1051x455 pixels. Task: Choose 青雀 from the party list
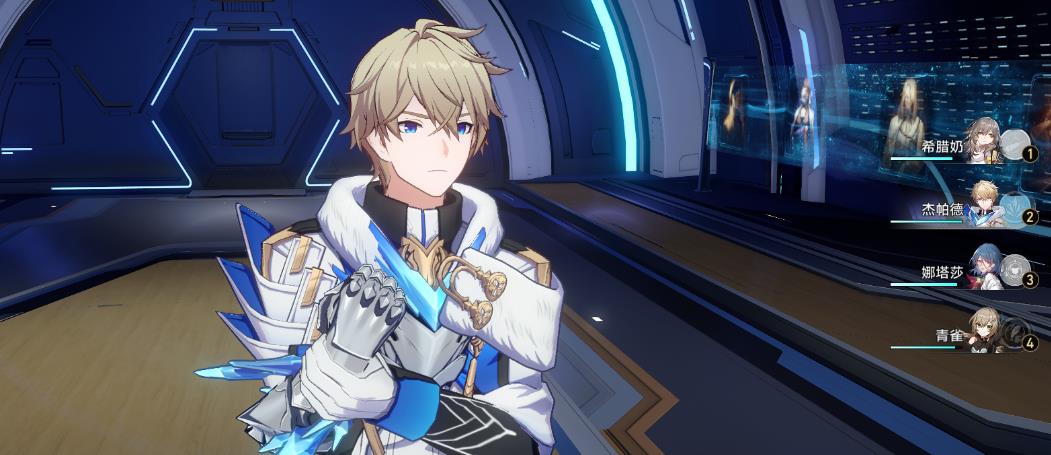[x=986, y=332]
